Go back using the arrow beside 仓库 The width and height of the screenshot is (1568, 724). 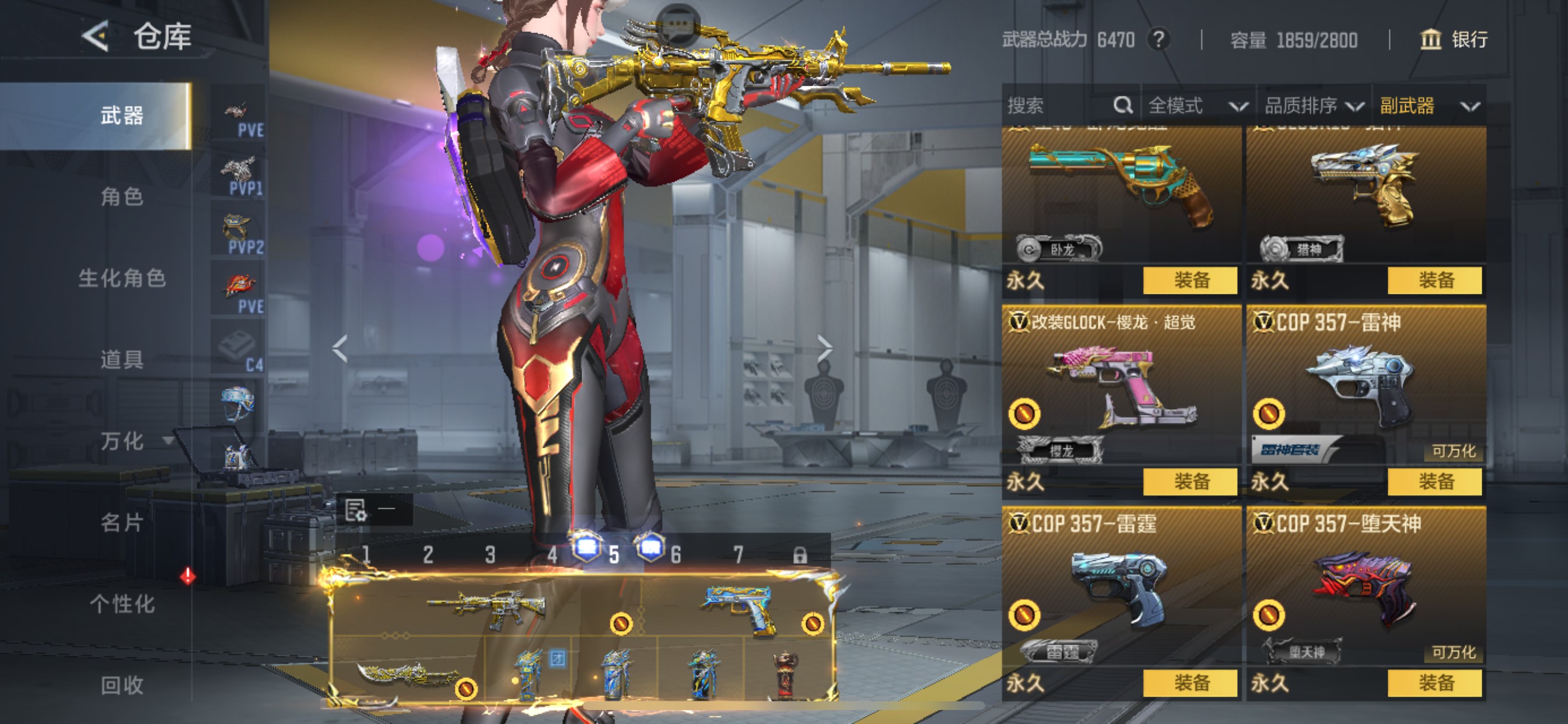coord(96,37)
